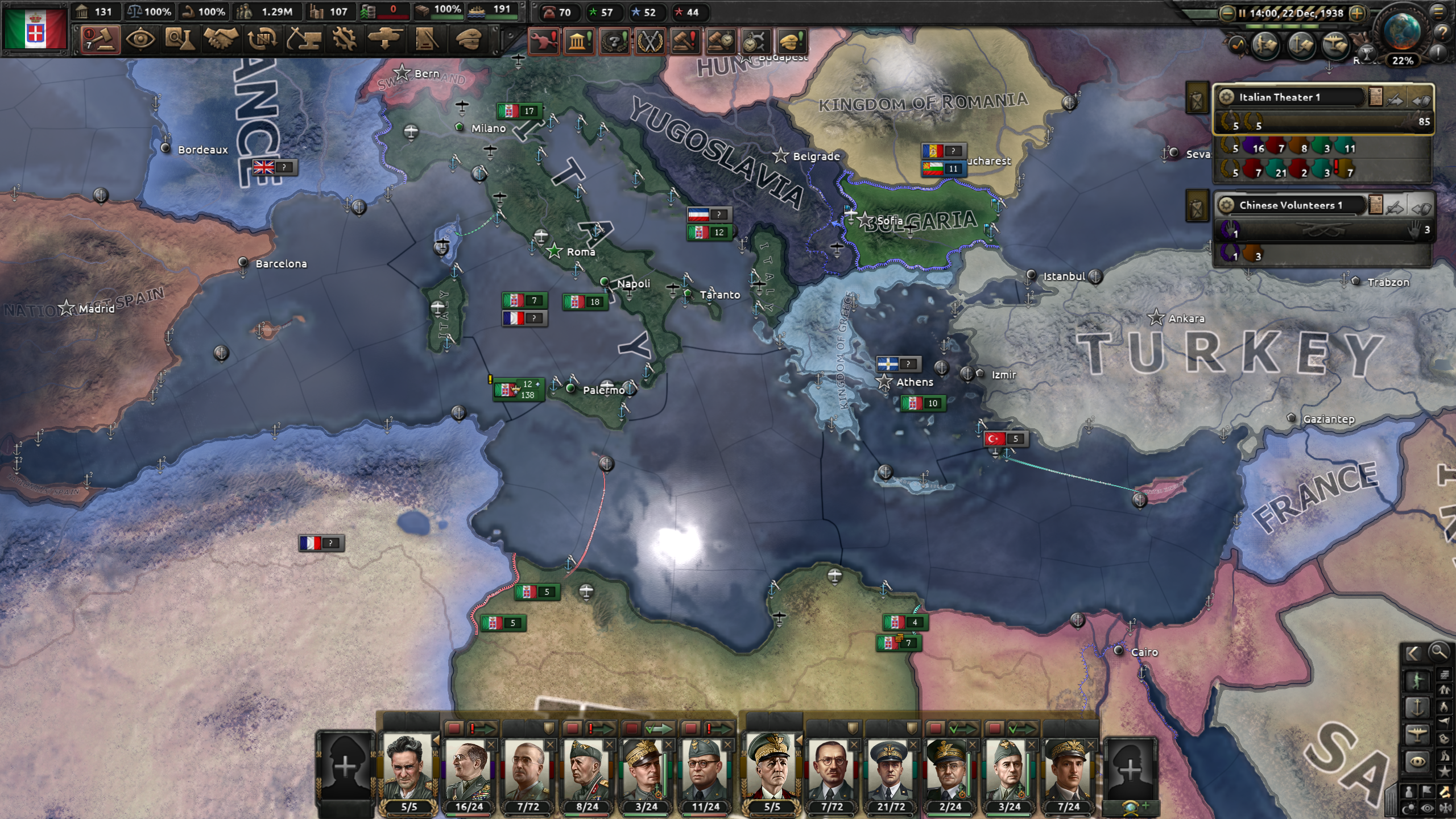Select the Italian Theater 1 header
Screen dimensions: 1456x819
[1291, 97]
